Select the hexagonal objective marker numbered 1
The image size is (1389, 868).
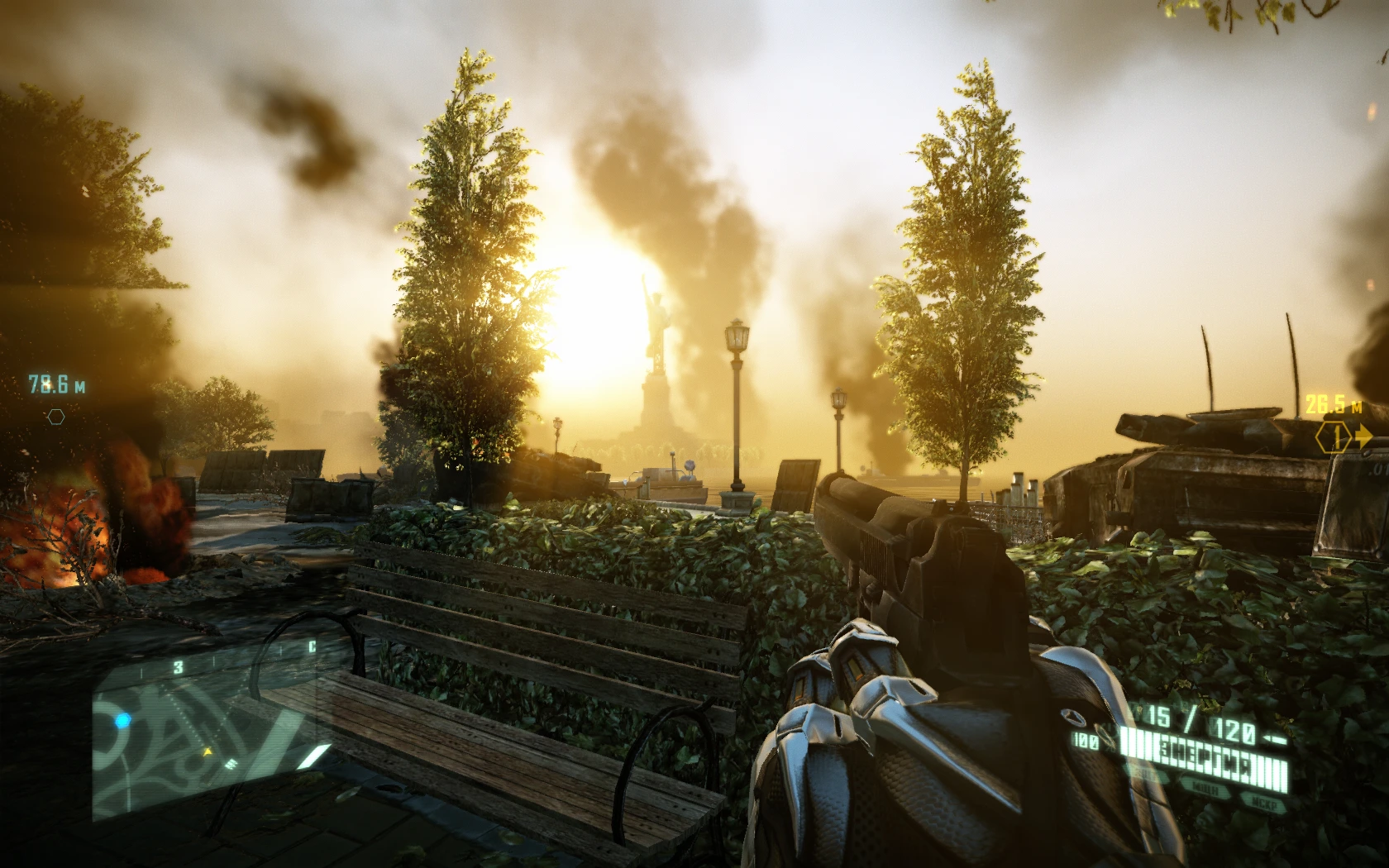pos(1334,437)
